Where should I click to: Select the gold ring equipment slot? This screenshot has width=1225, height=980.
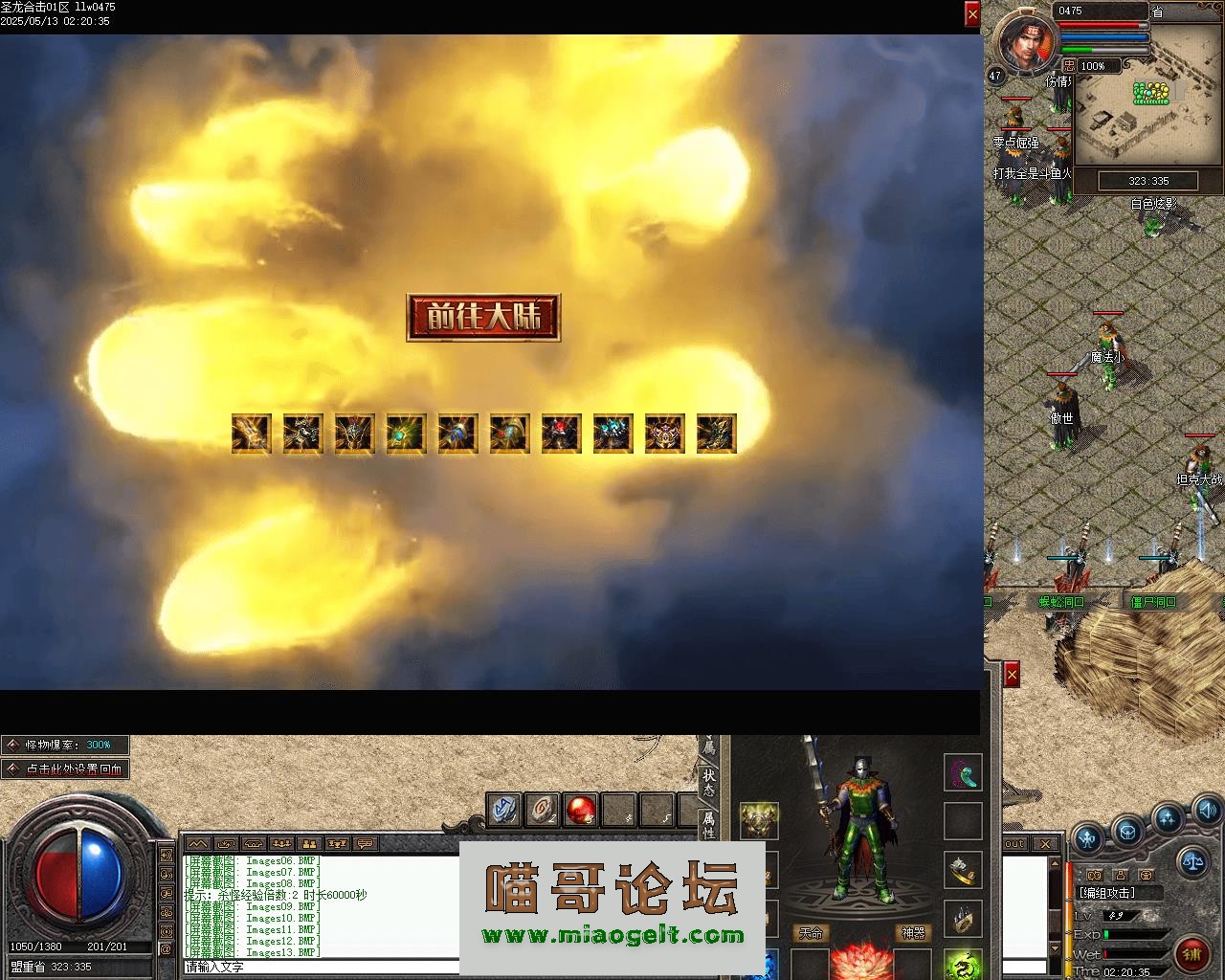click(x=963, y=870)
